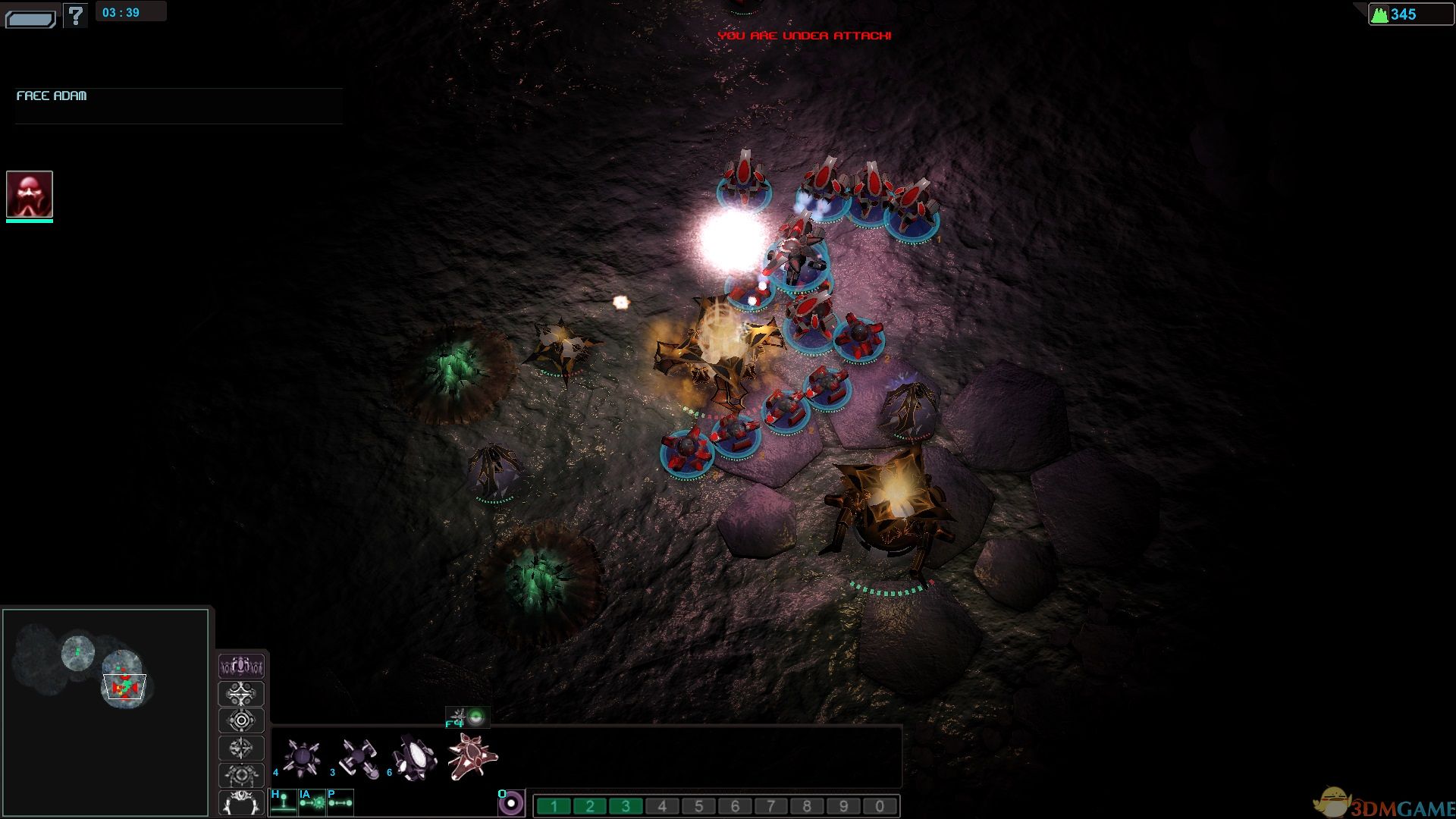1456x819 pixels.
Task: Open the main menu button
Action: 30,17
